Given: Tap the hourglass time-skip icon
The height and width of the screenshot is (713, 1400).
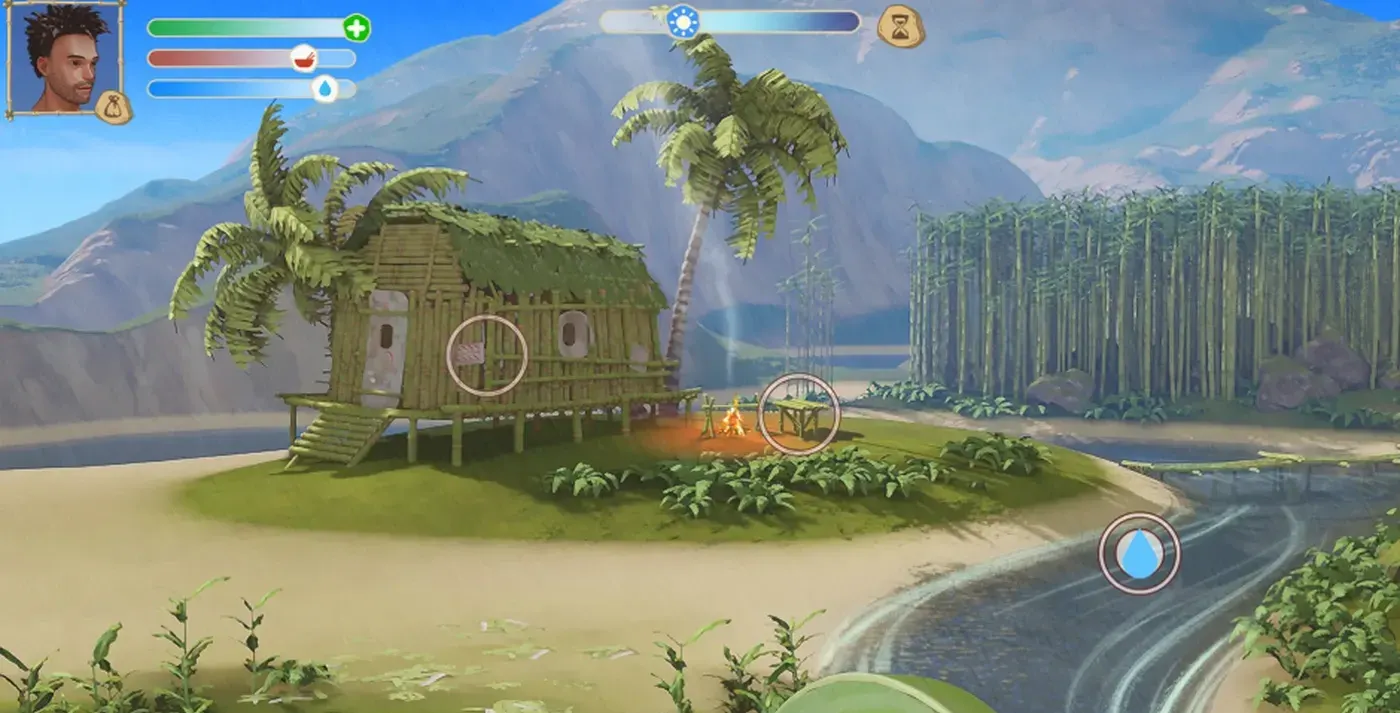Looking at the screenshot, I should coord(899,25).
